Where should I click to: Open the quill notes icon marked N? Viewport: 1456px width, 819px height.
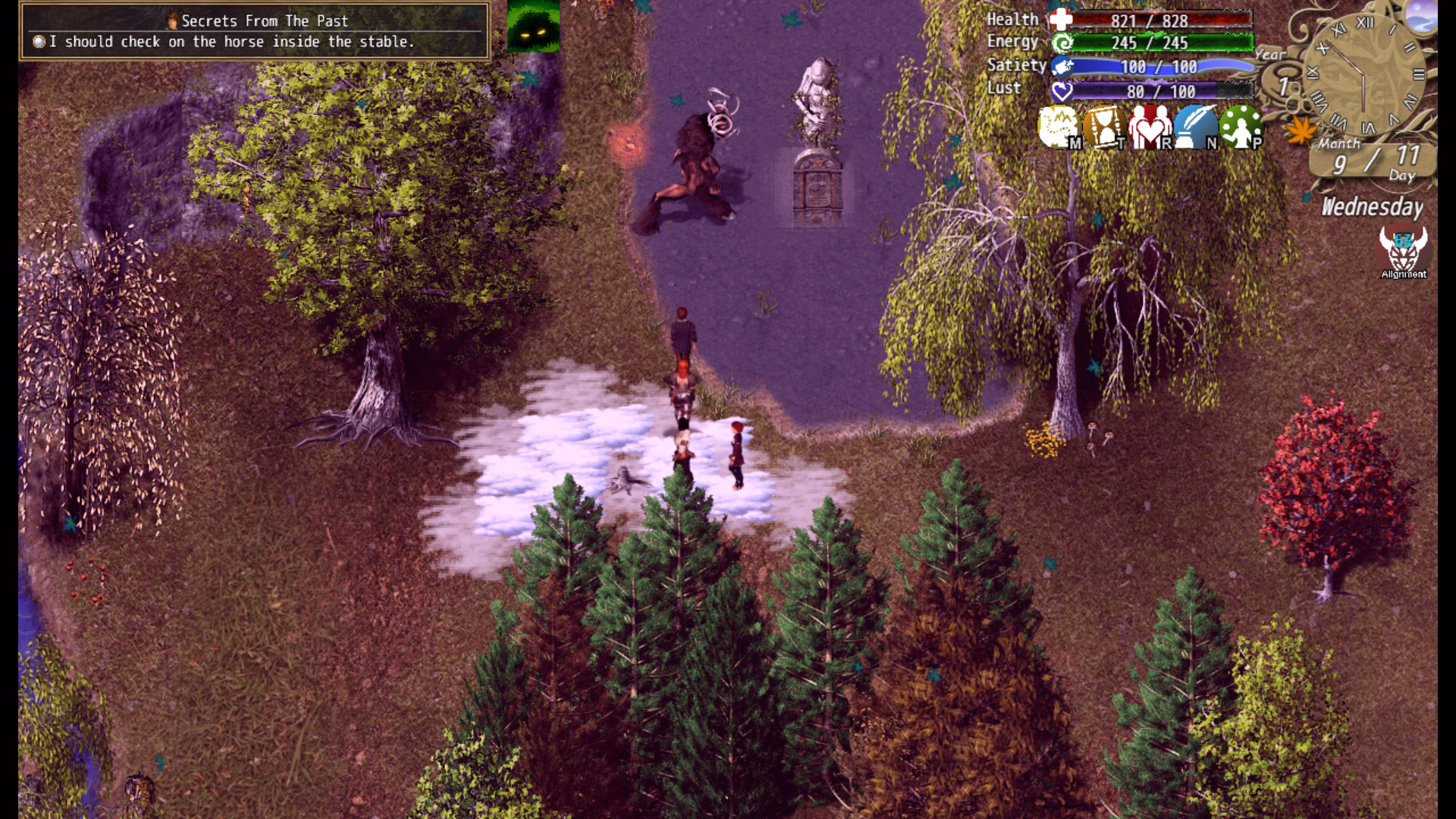(x=1195, y=127)
